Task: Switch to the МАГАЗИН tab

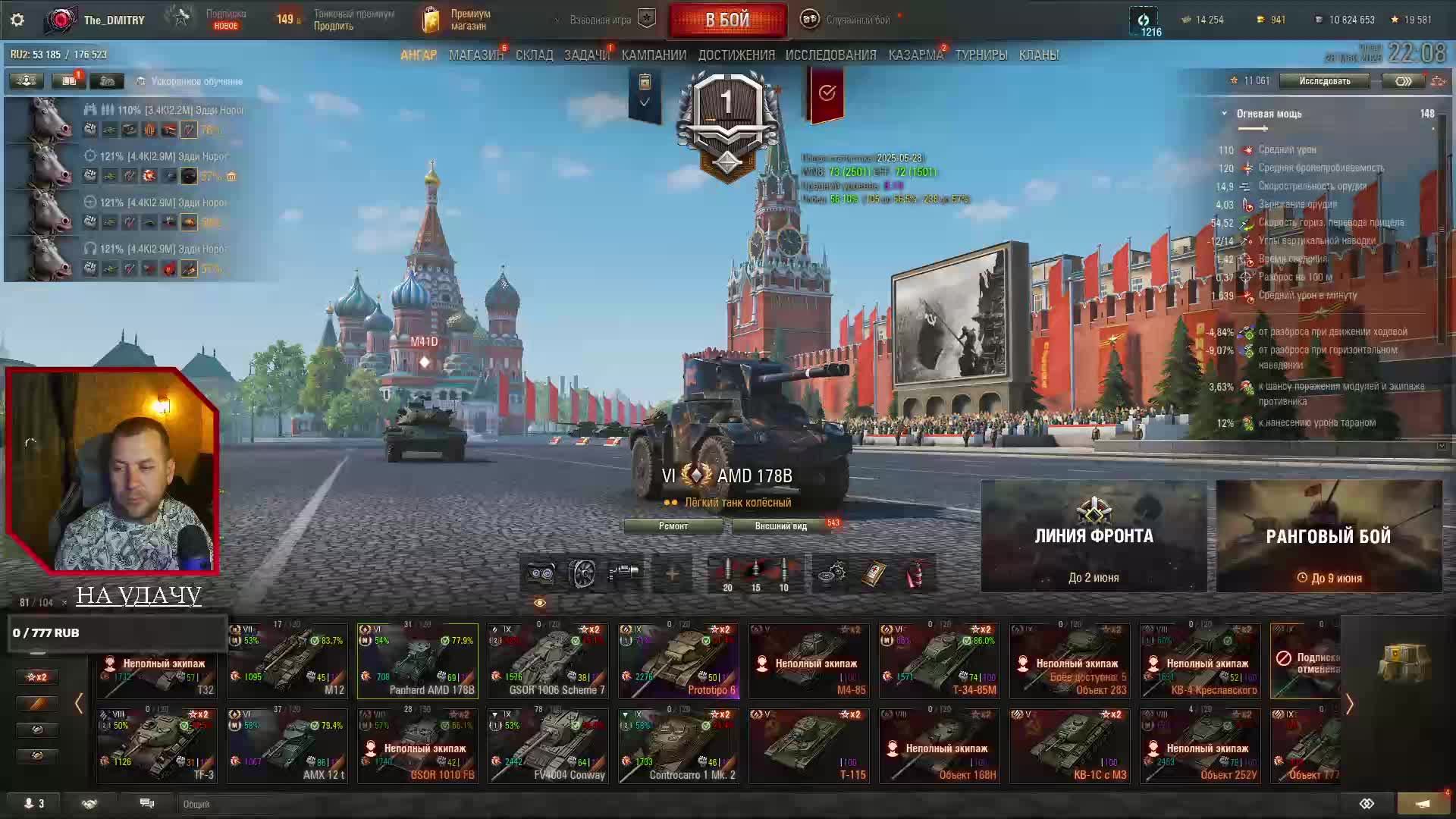Action: click(x=475, y=55)
